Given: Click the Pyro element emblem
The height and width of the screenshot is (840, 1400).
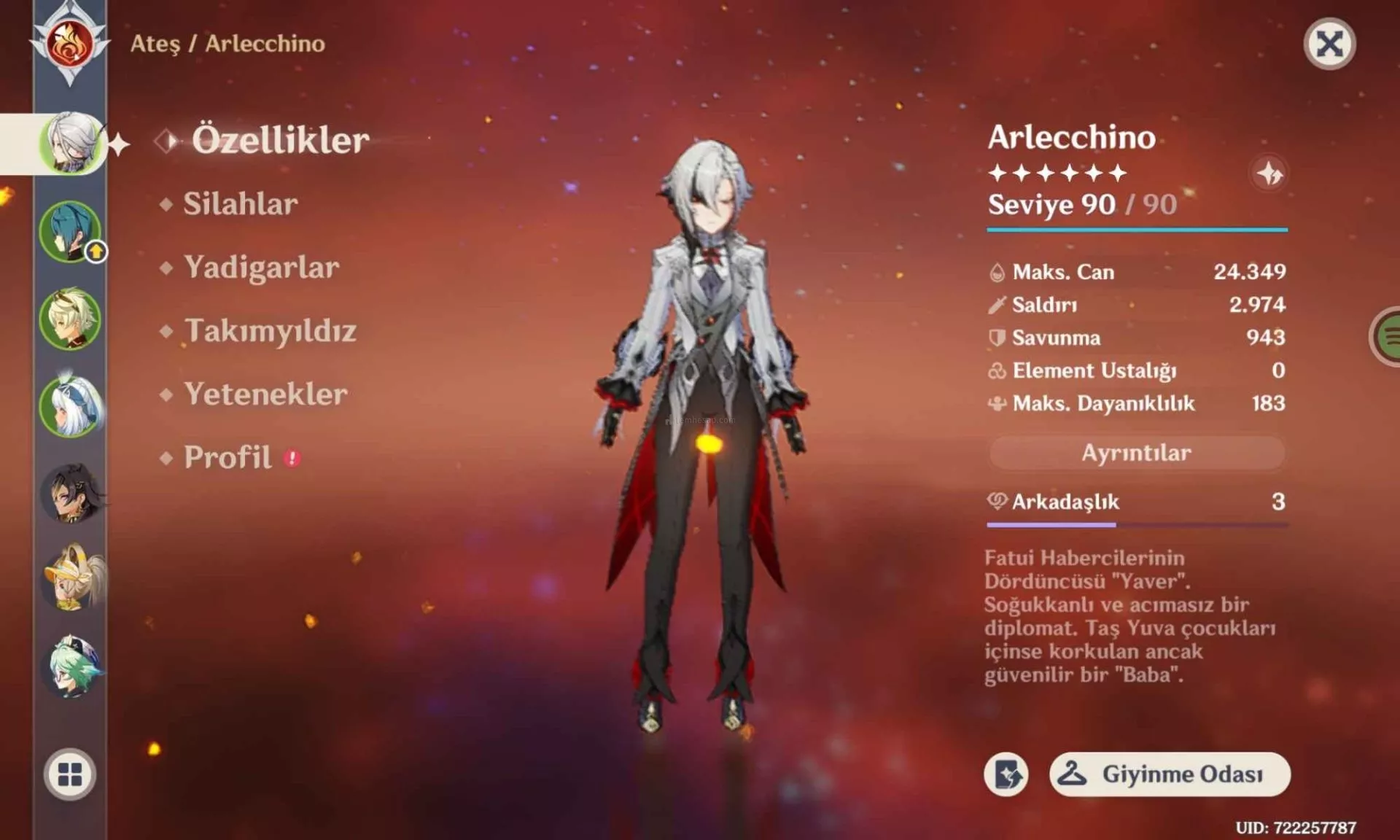Looking at the screenshot, I should tap(69, 44).
